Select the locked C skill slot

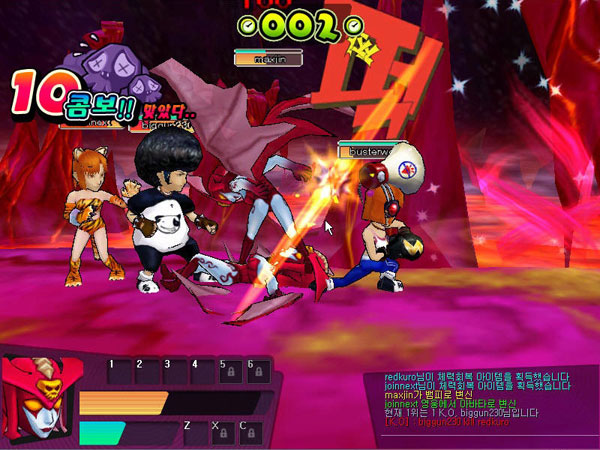click(253, 432)
